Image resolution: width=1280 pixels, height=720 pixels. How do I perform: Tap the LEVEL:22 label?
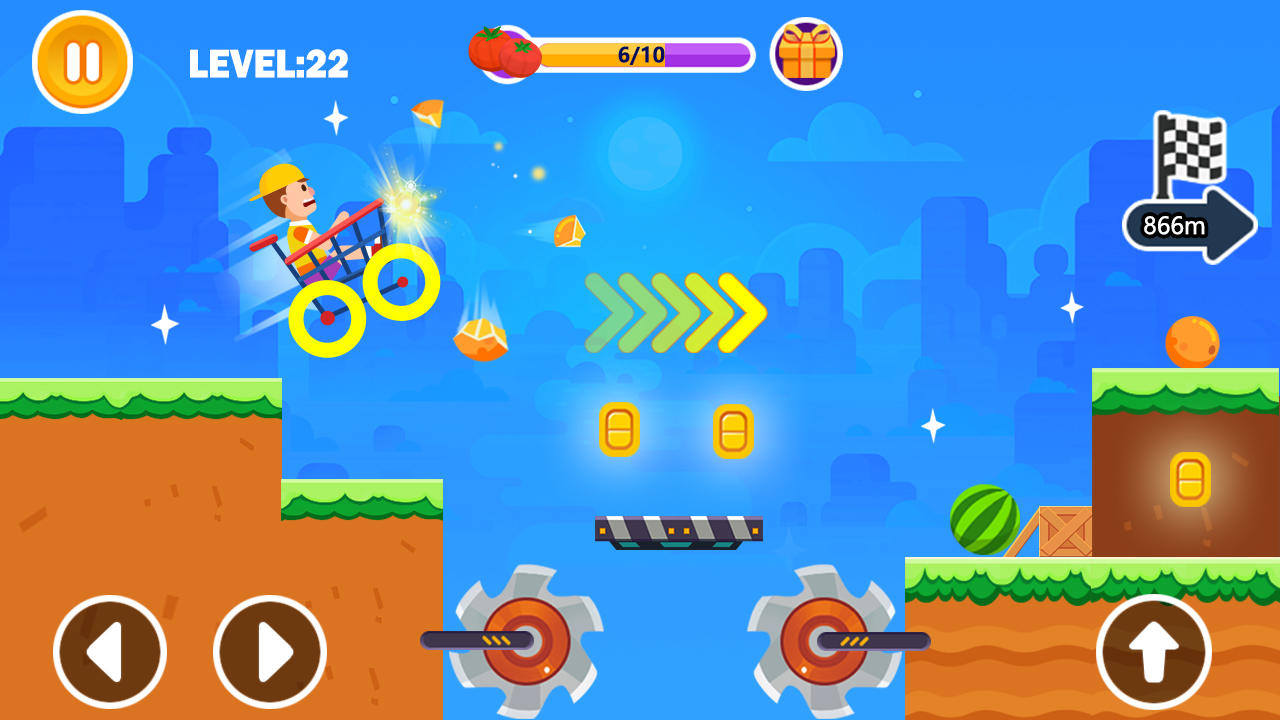coord(266,63)
